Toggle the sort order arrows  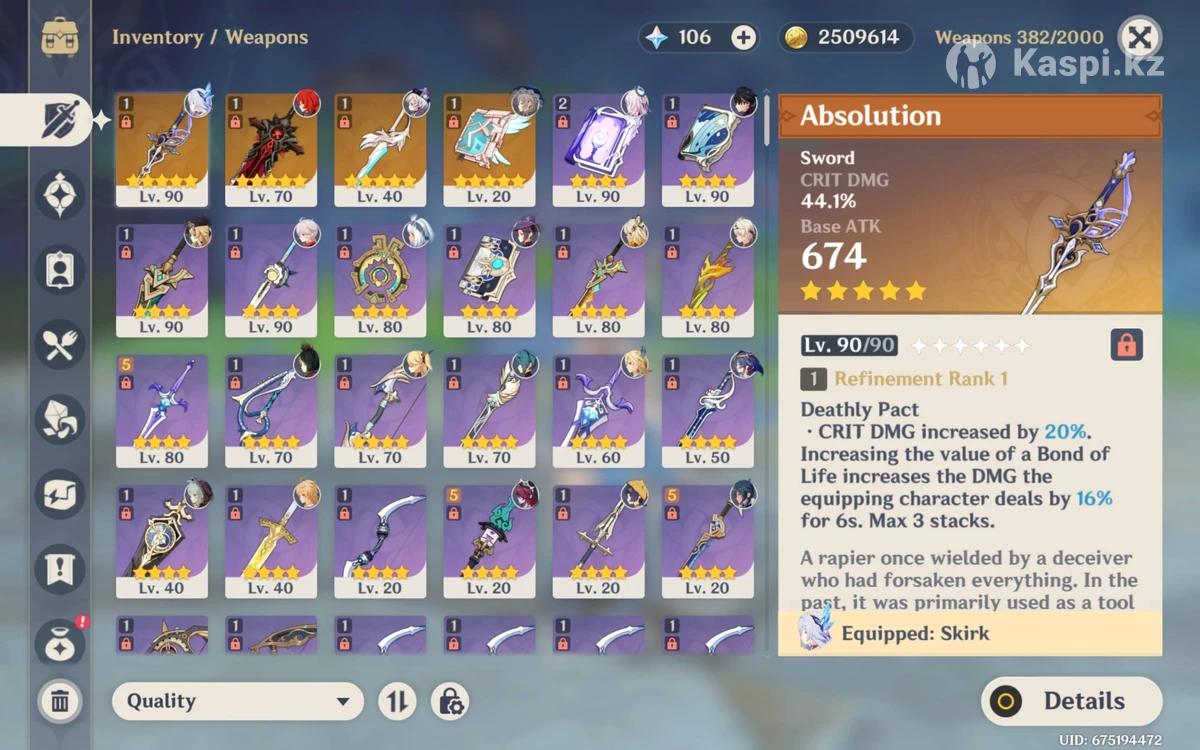click(397, 701)
